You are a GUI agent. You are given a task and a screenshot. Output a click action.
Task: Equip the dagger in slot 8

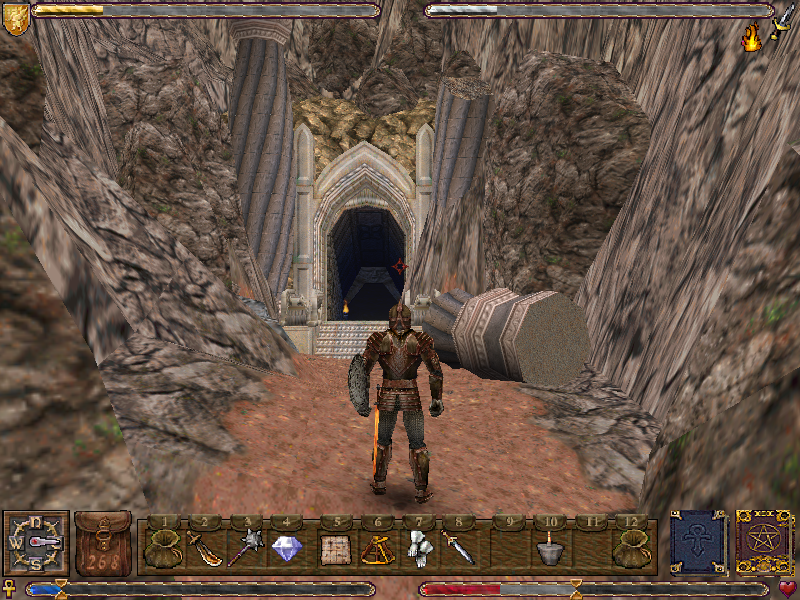[x=458, y=548]
